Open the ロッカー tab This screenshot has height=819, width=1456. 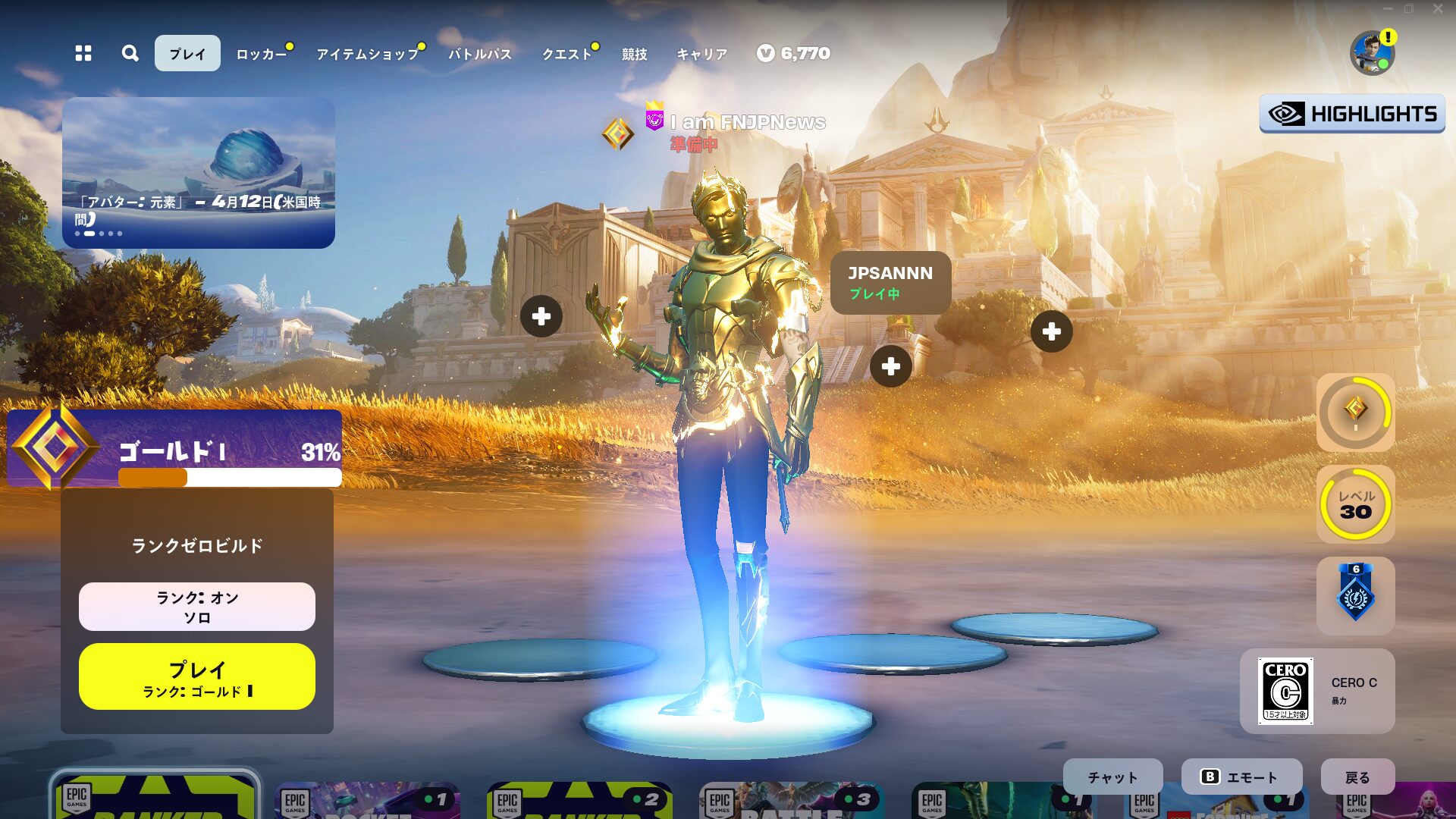click(x=262, y=54)
